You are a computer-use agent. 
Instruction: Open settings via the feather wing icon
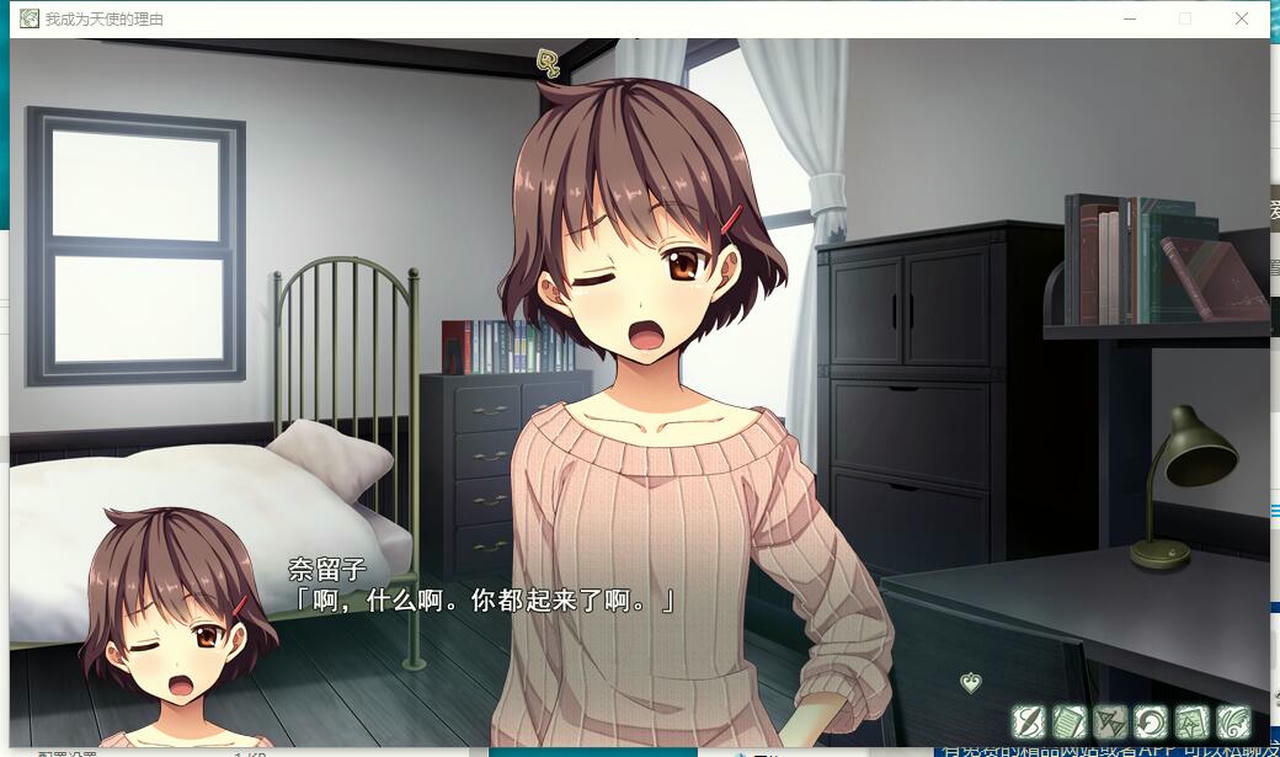pos(1233,721)
